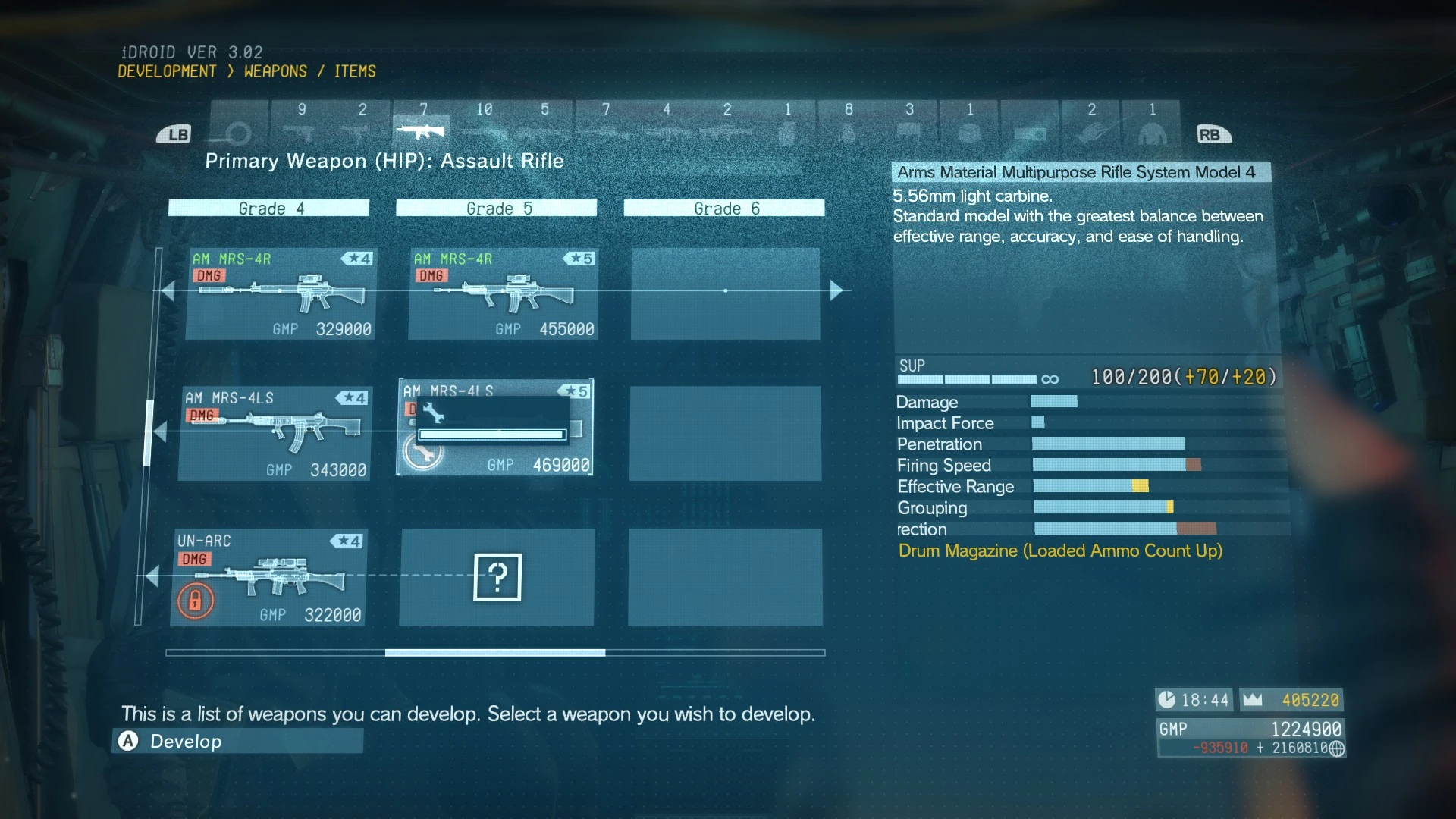Viewport: 1456px width, 819px height.
Task: Expand the left arrow on AM MRS-4LS row
Action: pyautogui.click(x=162, y=430)
